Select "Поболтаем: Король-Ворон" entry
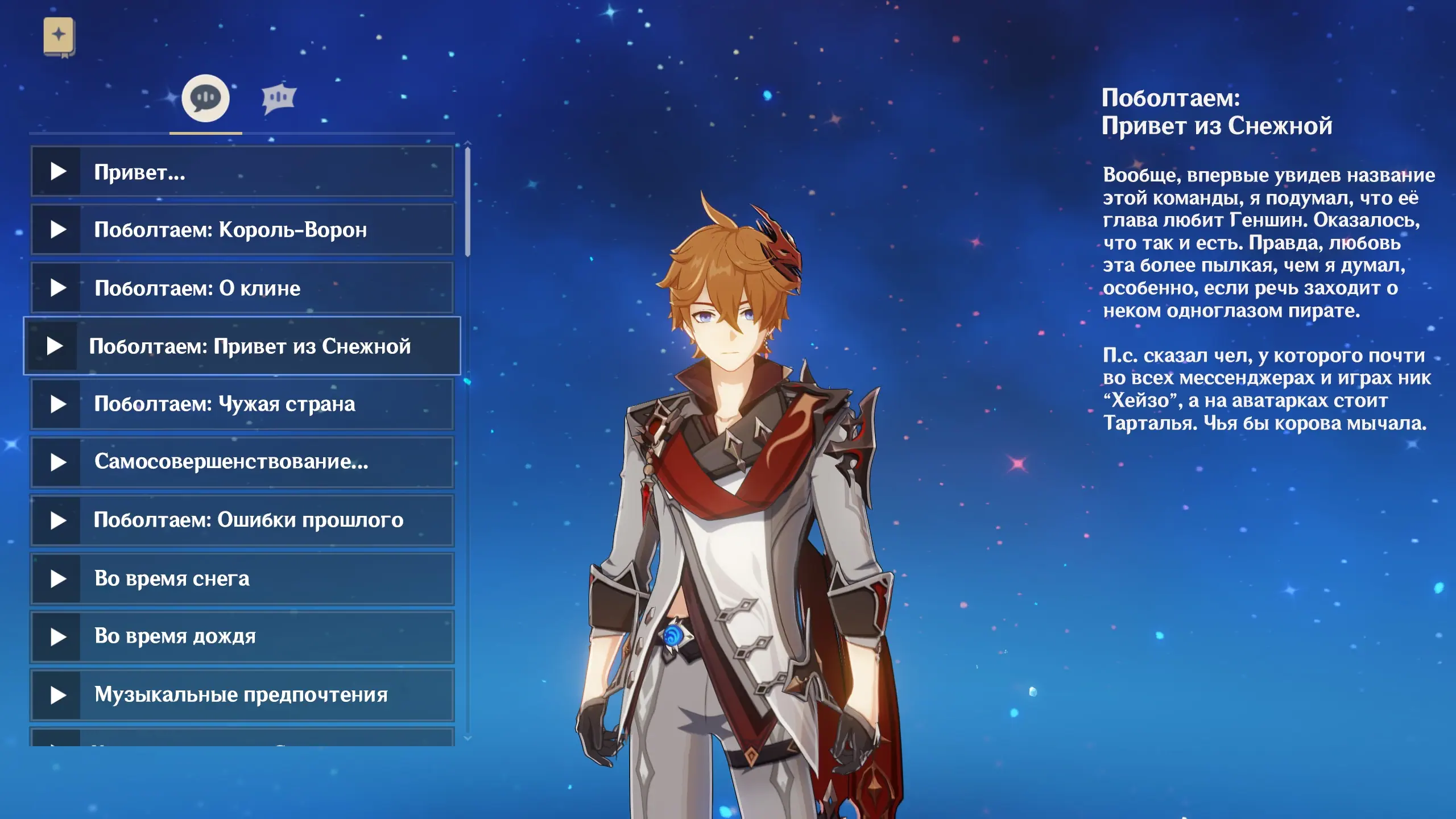Image resolution: width=1456 pixels, height=819 pixels. pyautogui.click(x=242, y=230)
